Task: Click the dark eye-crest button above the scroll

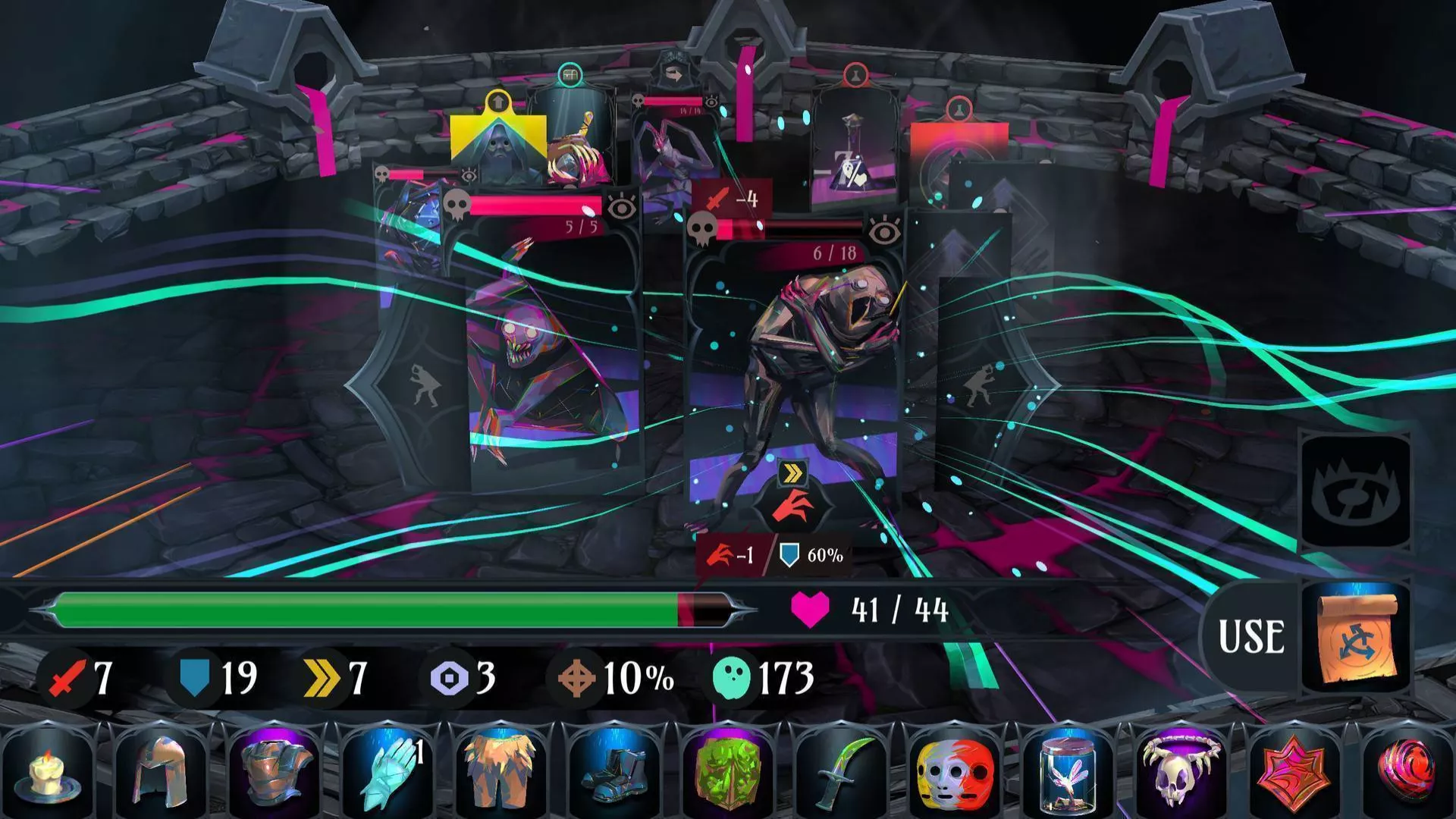Action: point(1356,493)
